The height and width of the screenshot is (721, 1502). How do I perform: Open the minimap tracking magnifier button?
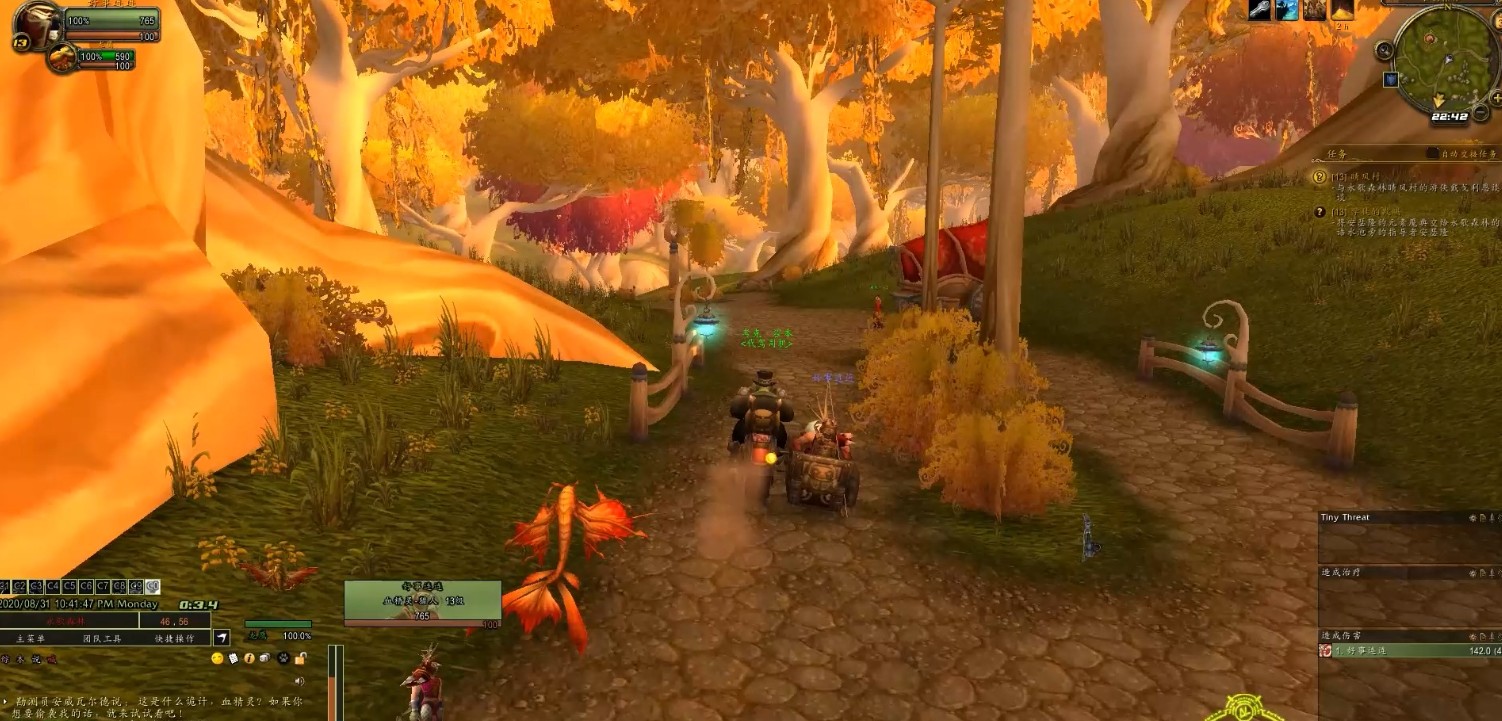coord(1385,50)
